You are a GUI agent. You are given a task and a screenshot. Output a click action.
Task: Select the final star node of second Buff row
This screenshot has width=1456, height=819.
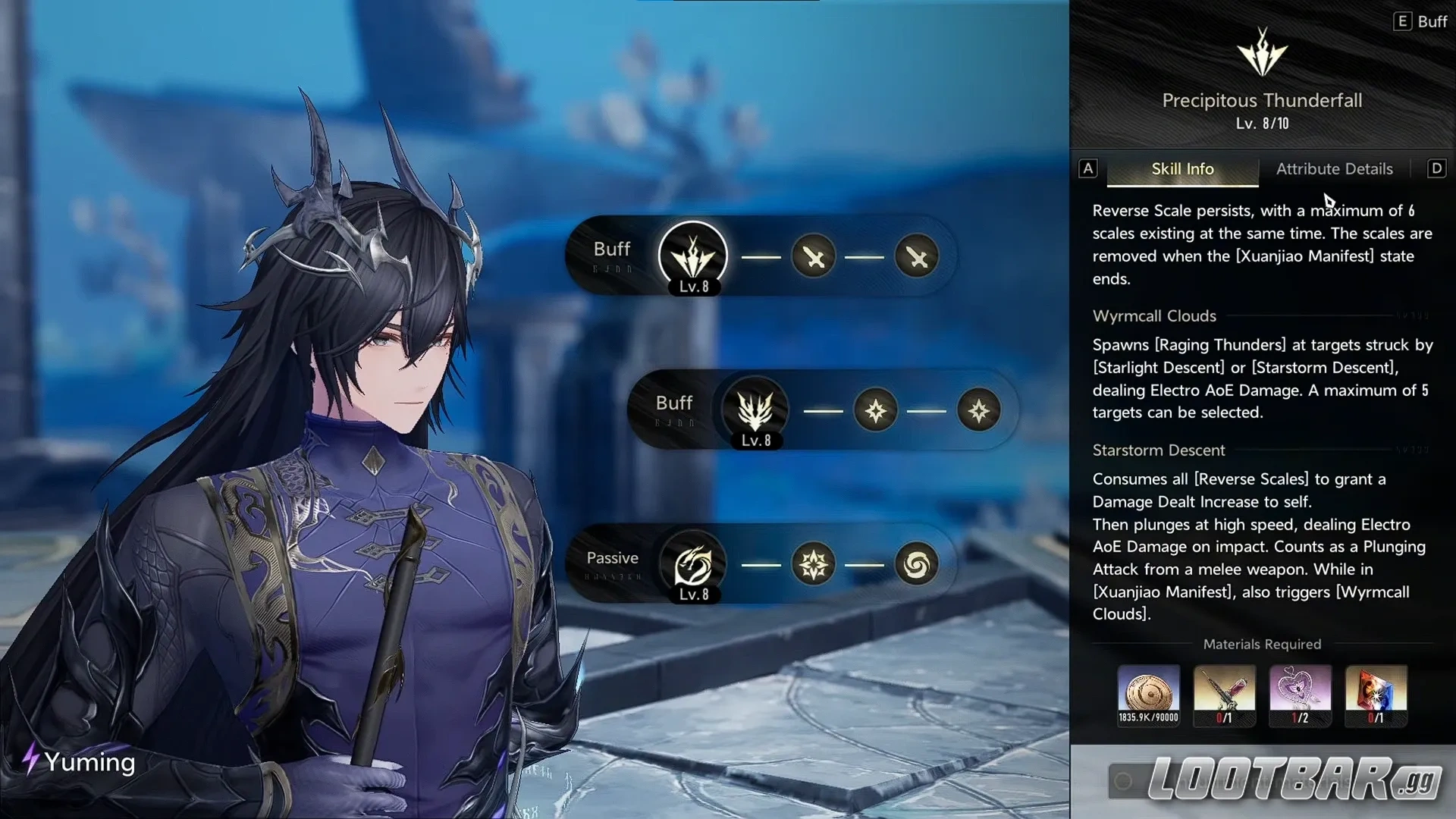980,412
